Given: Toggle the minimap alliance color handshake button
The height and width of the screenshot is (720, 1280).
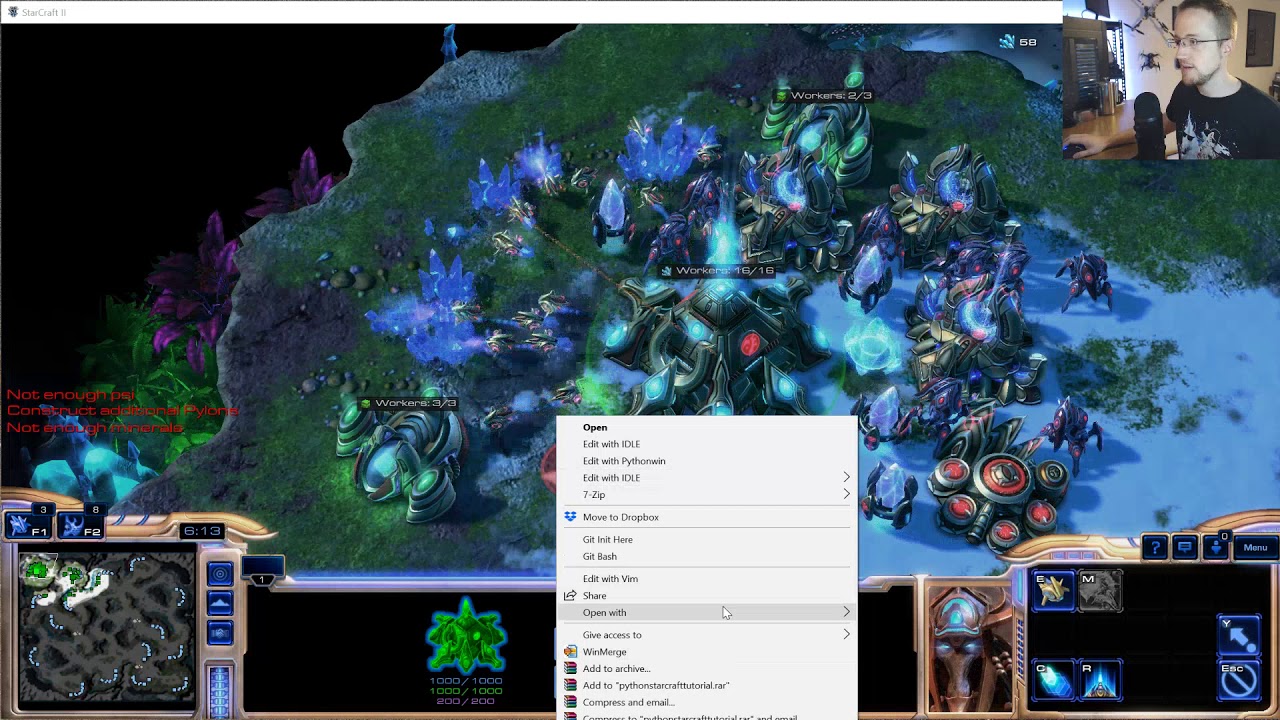Looking at the screenshot, I should pyautogui.click(x=220, y=633).
